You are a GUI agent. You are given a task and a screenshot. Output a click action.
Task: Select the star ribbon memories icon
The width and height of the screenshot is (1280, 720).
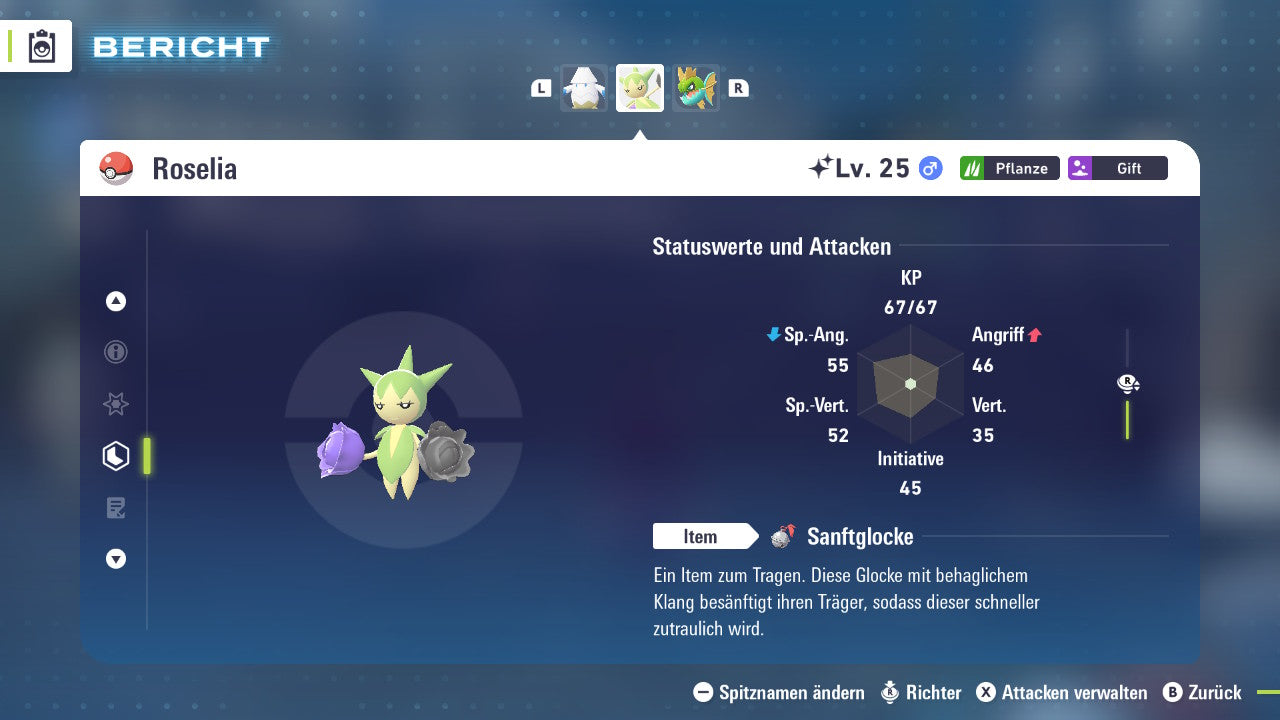[115, 404]
